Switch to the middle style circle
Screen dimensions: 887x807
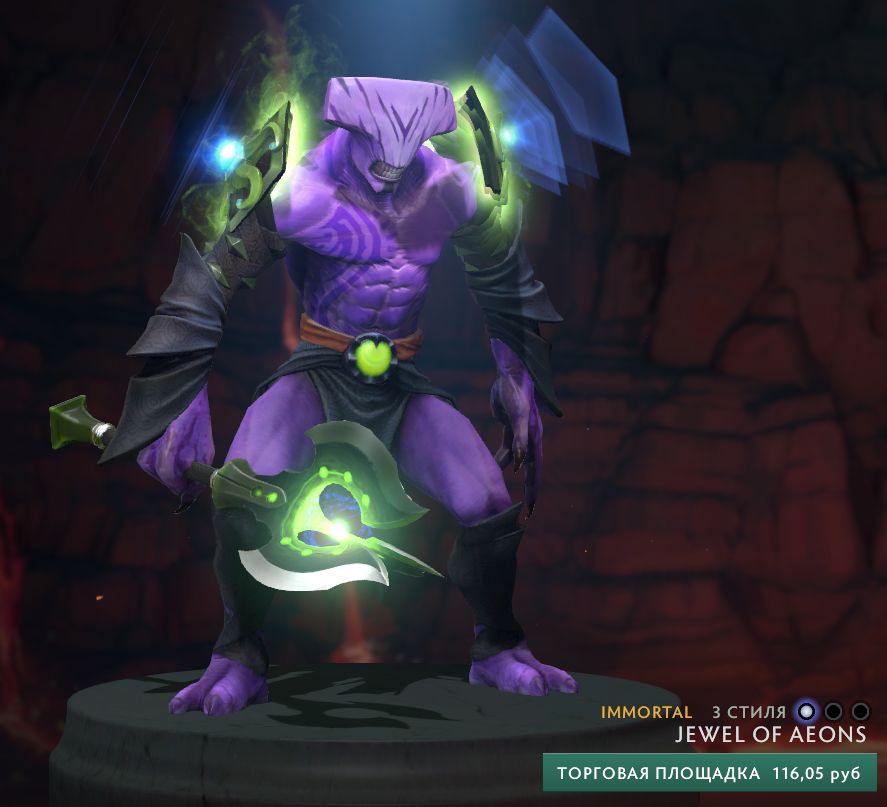833,712
